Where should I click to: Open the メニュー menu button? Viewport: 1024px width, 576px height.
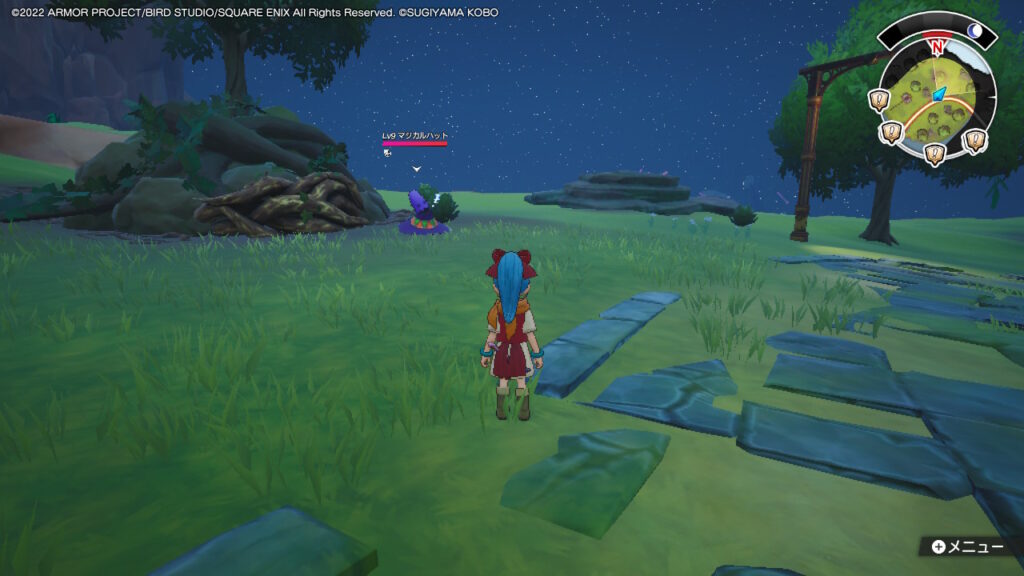966,547
